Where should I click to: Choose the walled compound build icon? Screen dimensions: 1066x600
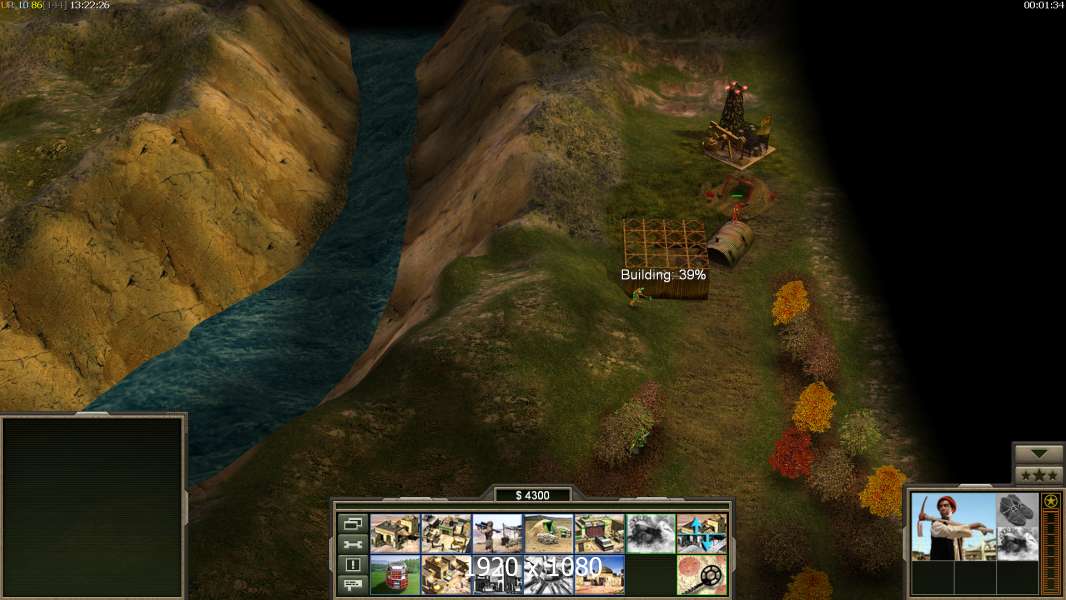446,534
